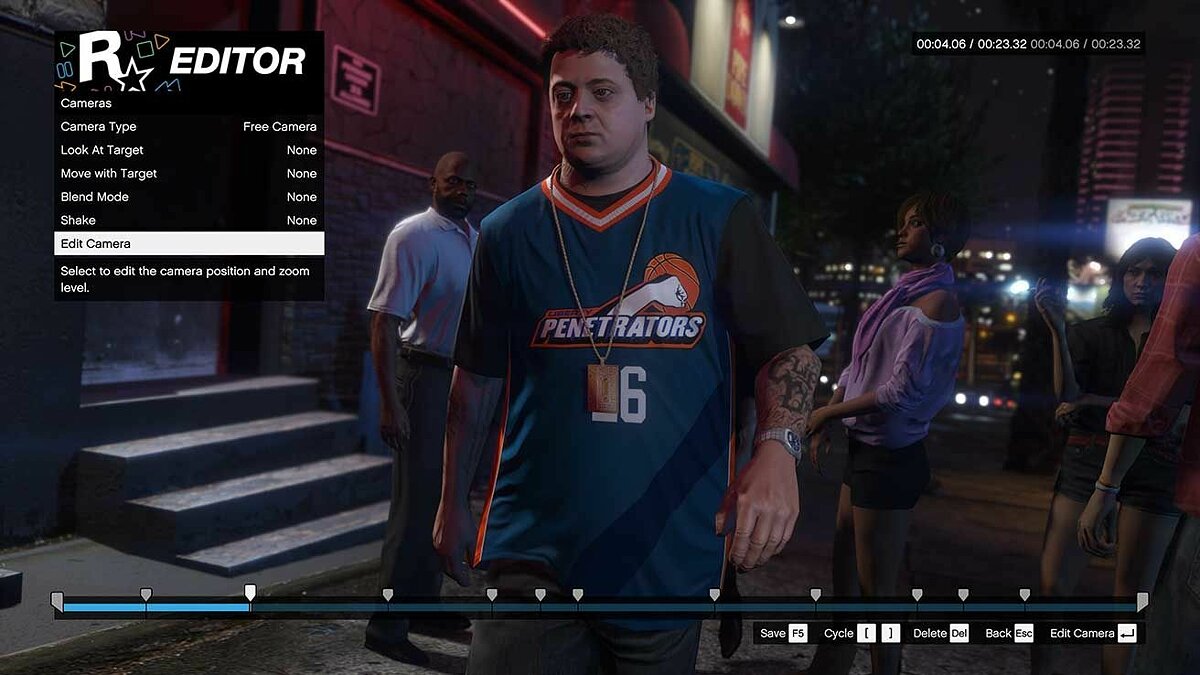The height and width of the screenshot is (675, 1200).
Task: Open the Blend Mode option
Action: pyautogui.click(x=188, y=197)
